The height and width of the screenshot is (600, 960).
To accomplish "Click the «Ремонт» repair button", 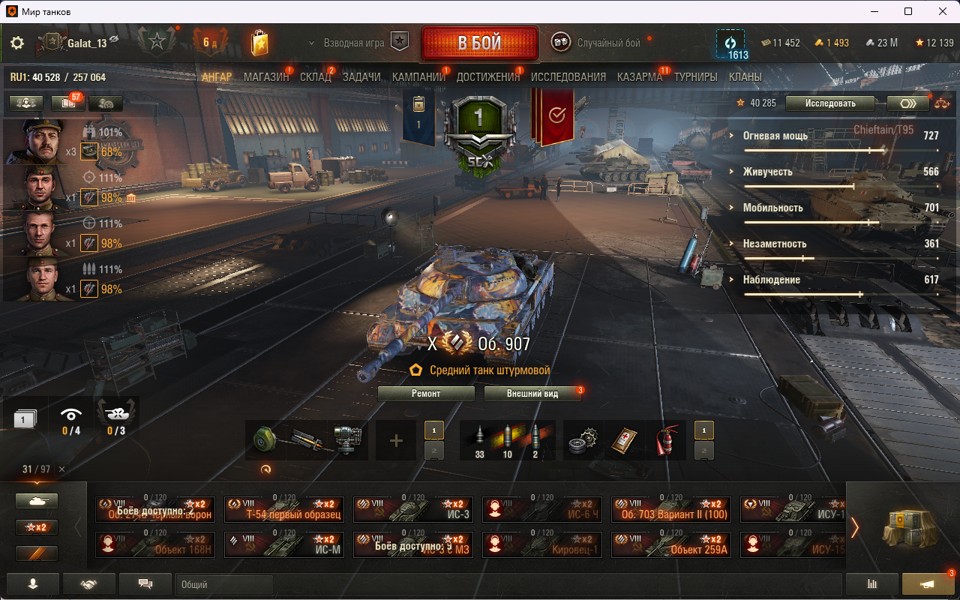I will (x=426, y=393).
